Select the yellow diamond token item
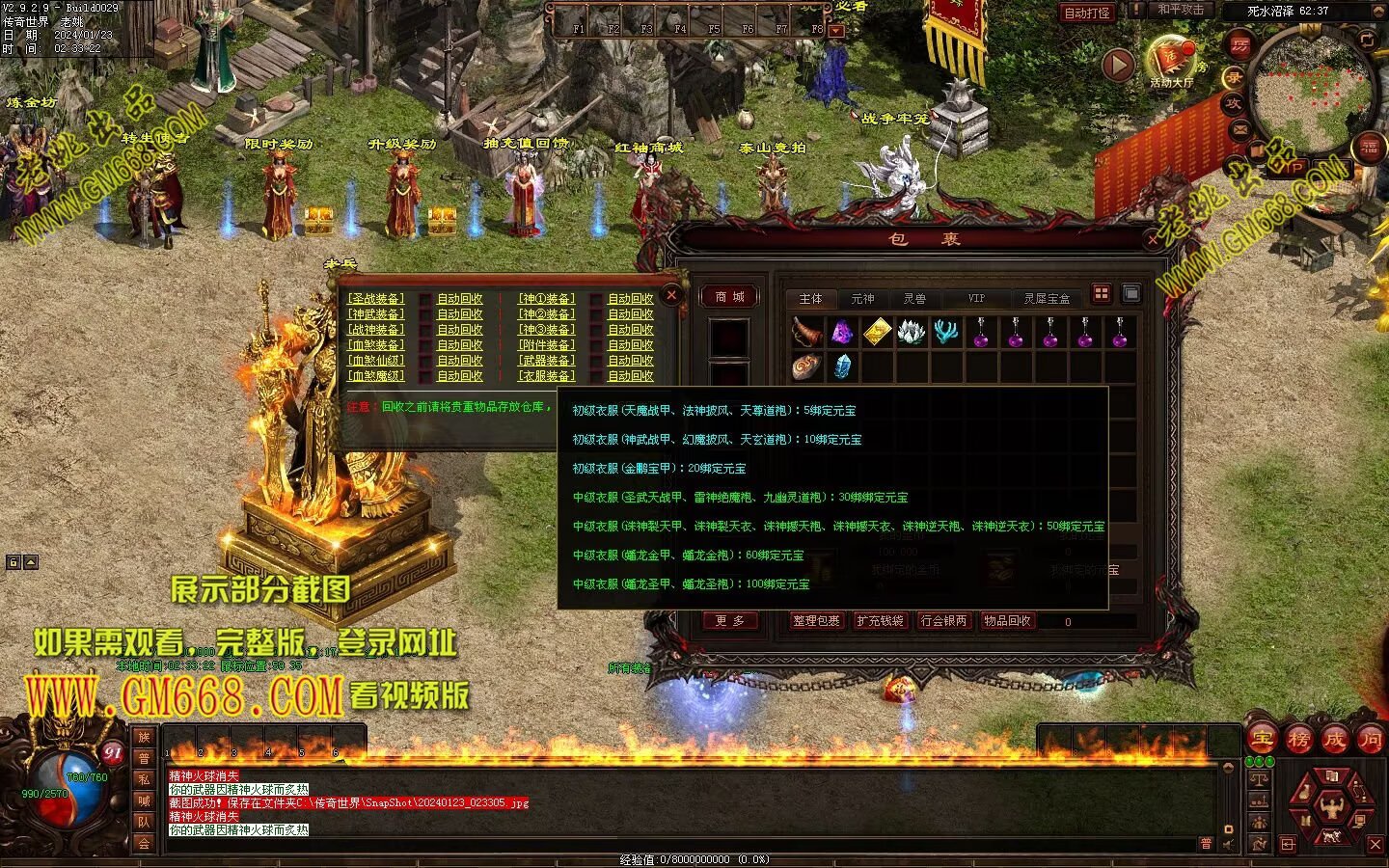Image resolution: width=1389 pixels, height=868 pixels. pos(877,333)
